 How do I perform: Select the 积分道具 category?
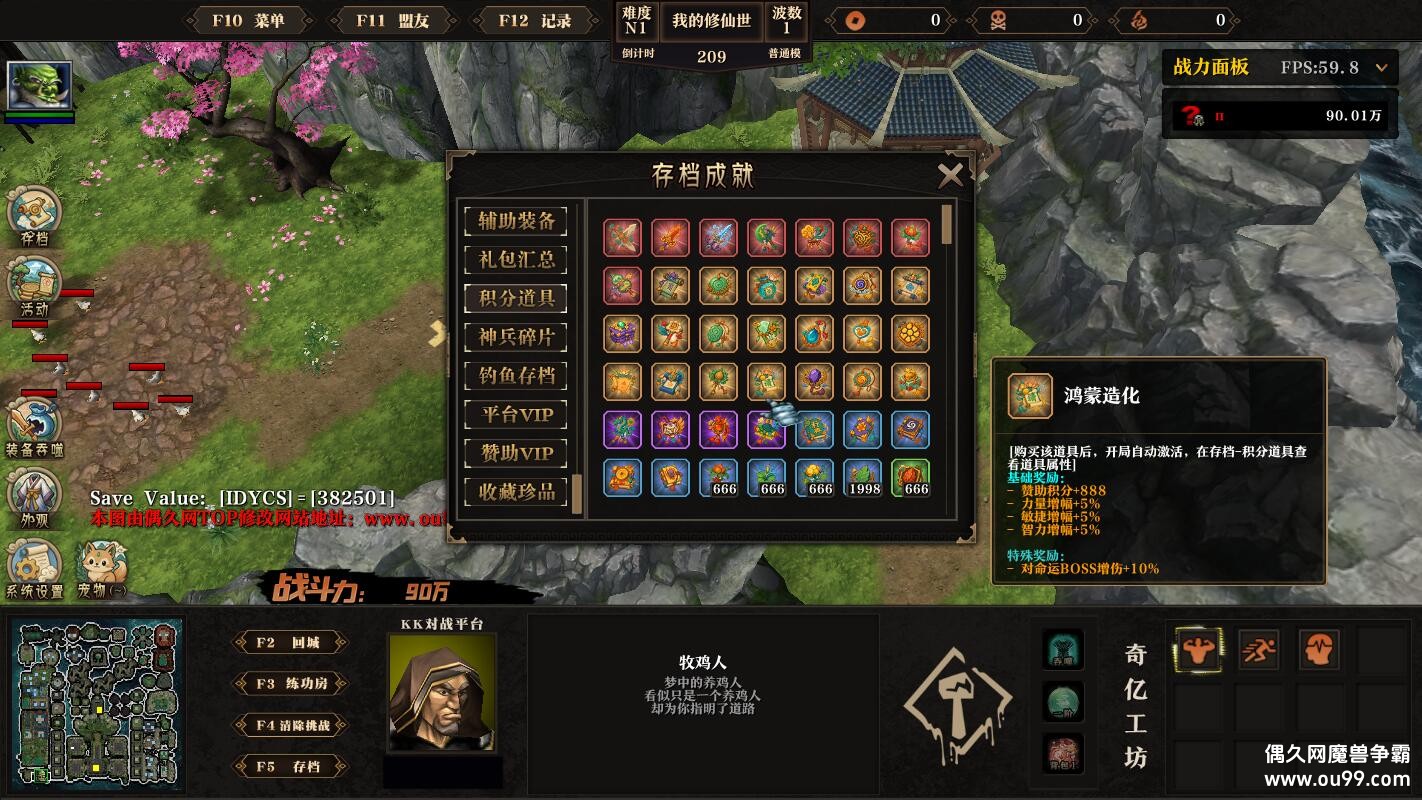pos(516,298)
